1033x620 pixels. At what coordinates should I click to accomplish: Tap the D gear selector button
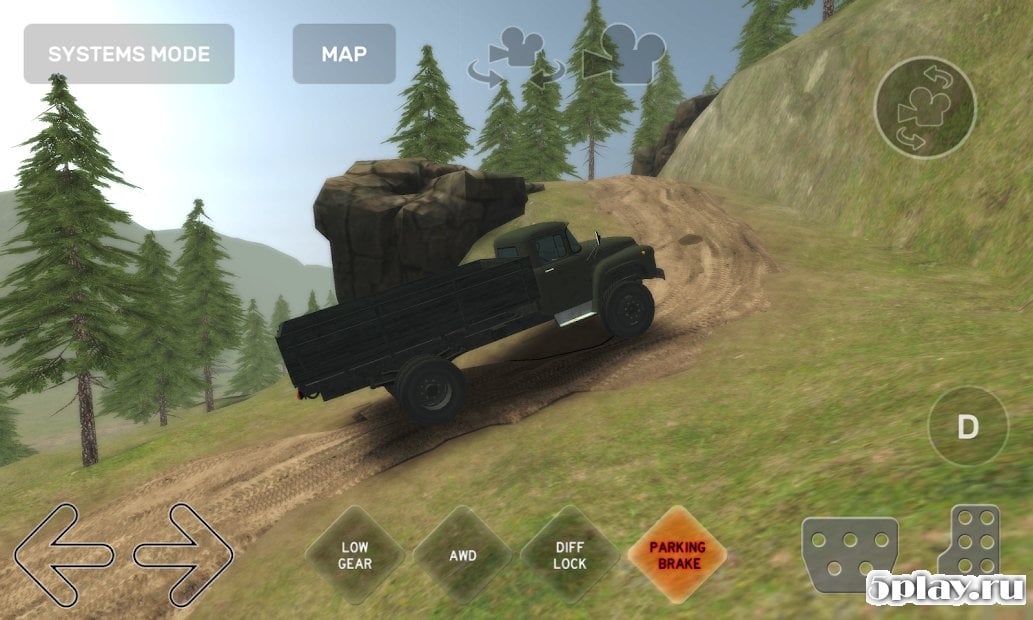(x=967, y=427)
